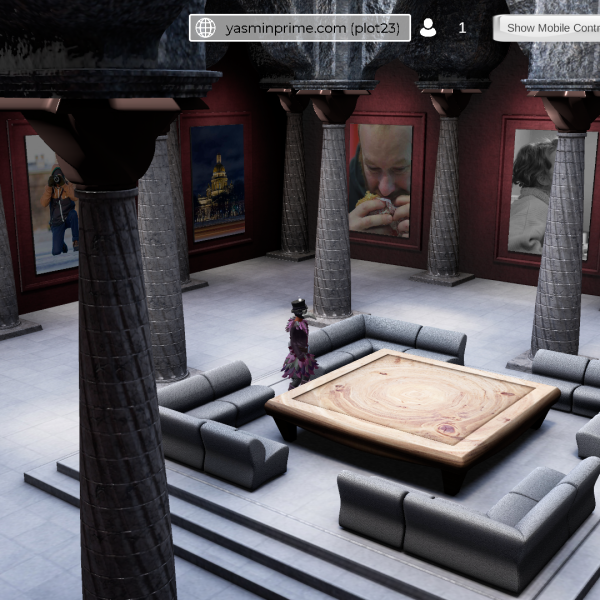Click the yasminprime.com (plot23) address bar
600x600 pixels.
click(300, 28)
